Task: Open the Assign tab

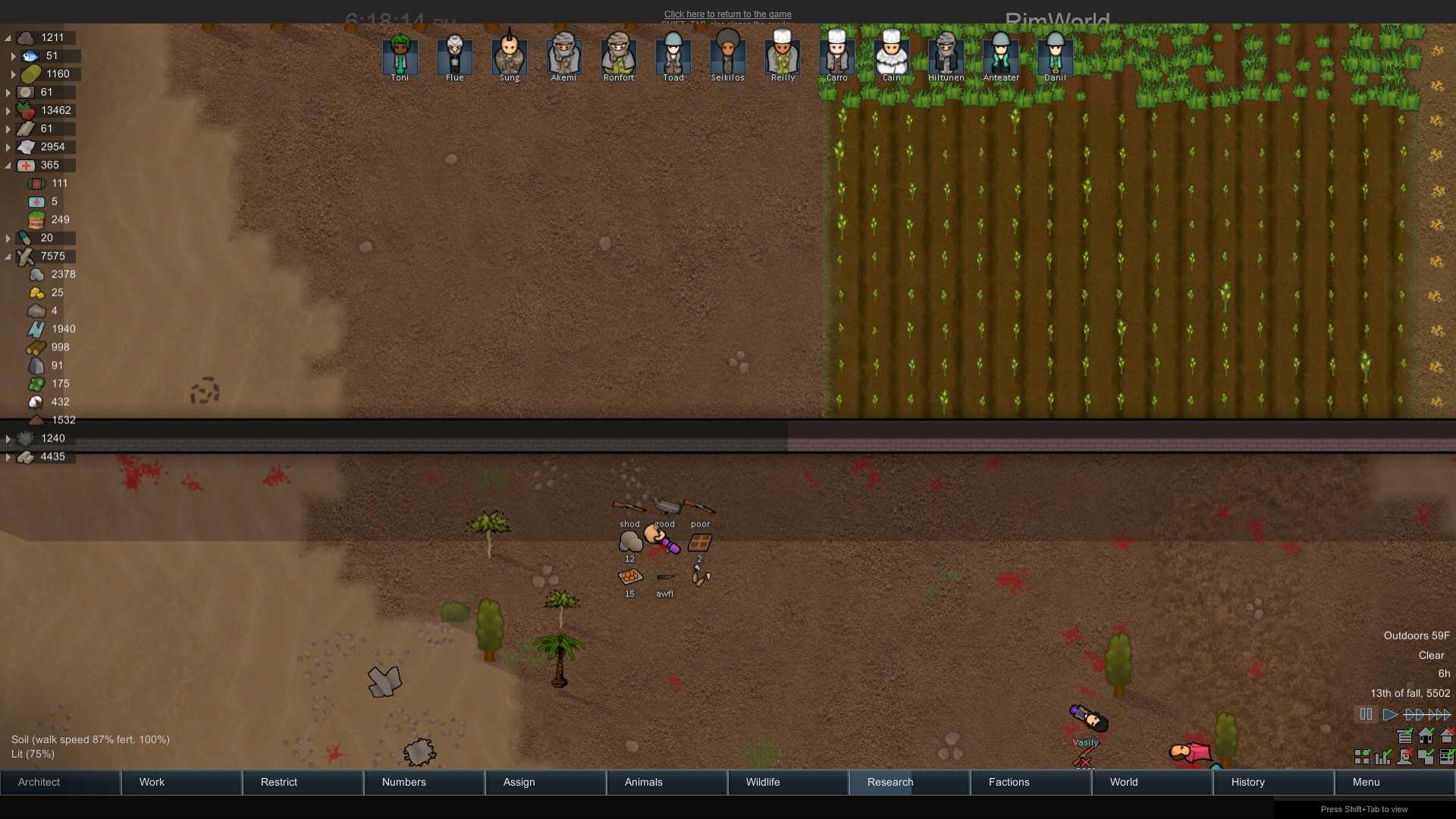Action: (x=546, y=782)
